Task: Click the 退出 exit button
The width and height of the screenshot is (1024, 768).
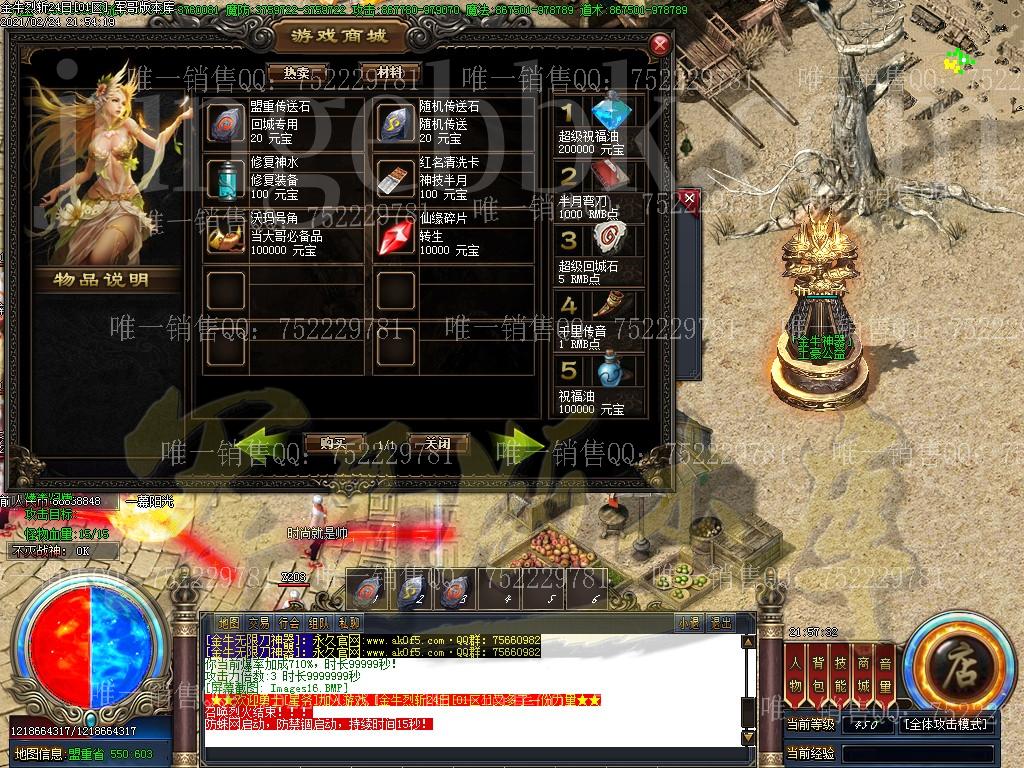Action: click(720, 623)
